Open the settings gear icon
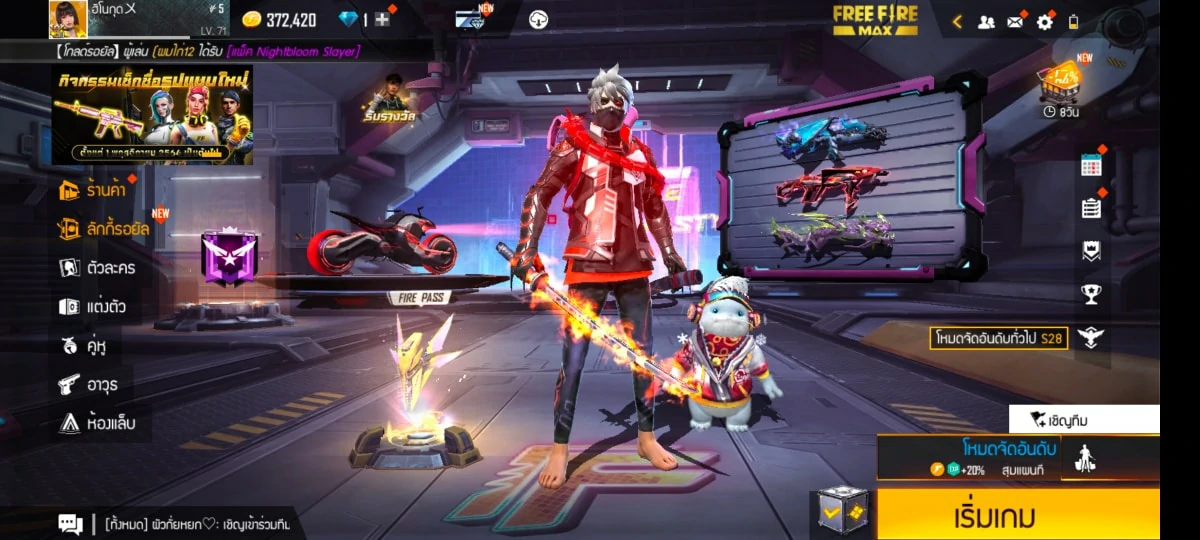 [1045, 21]
